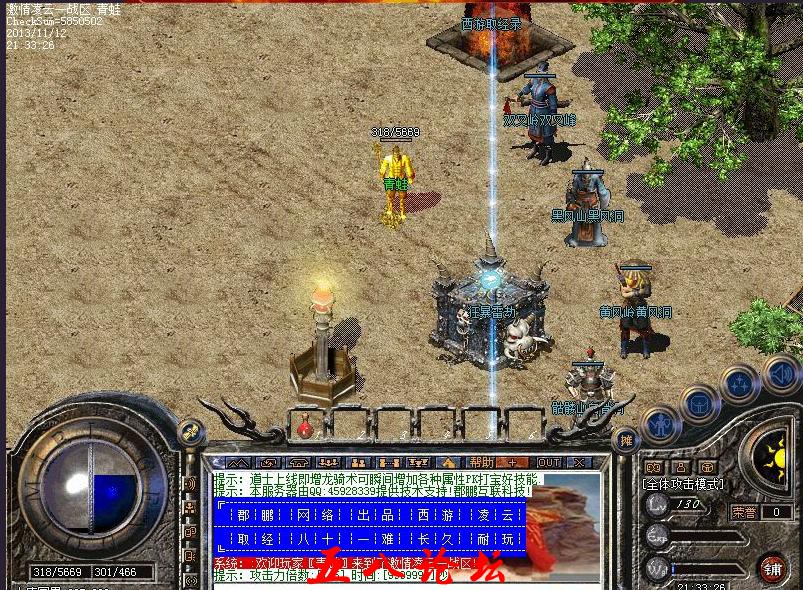
Task: Click the OUT button on the toolbar
Action: point(549,462)
